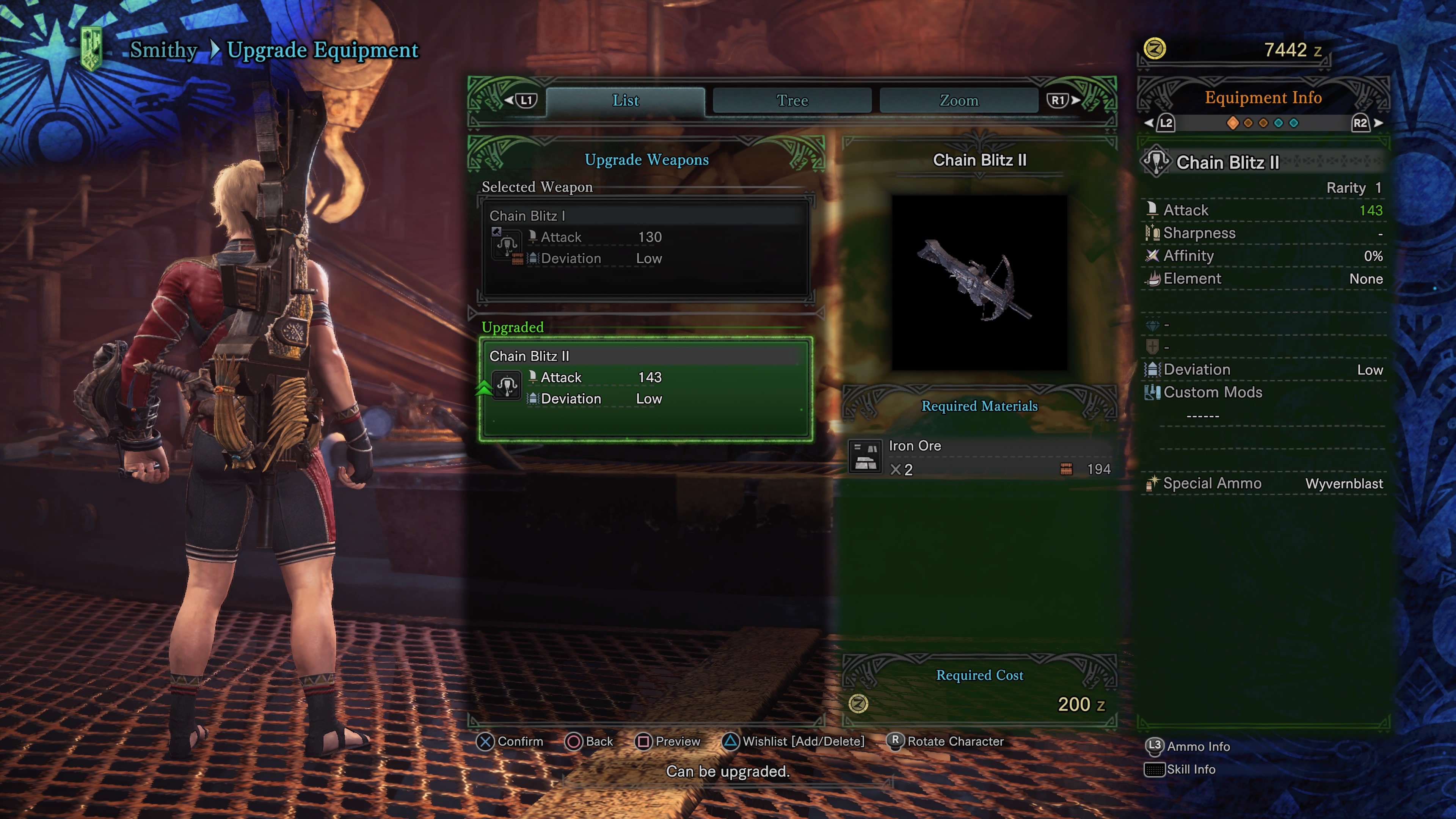The image size is (1456, 819).
Task: Preview the upgraded weapon
Action: coord(668,741)
